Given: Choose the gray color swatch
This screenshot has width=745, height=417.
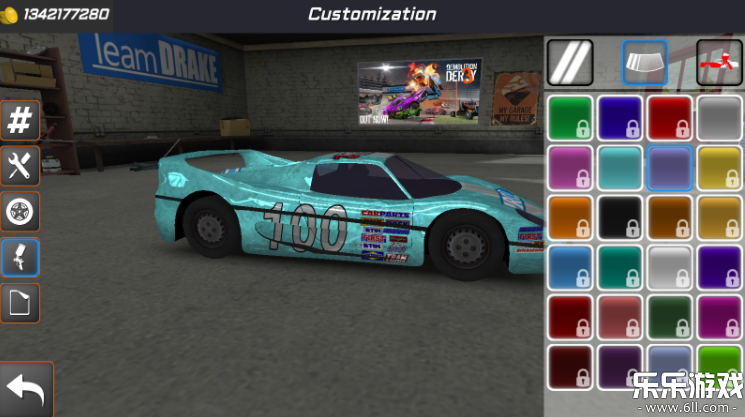Looking at the screenshot, I should [719, 117].
